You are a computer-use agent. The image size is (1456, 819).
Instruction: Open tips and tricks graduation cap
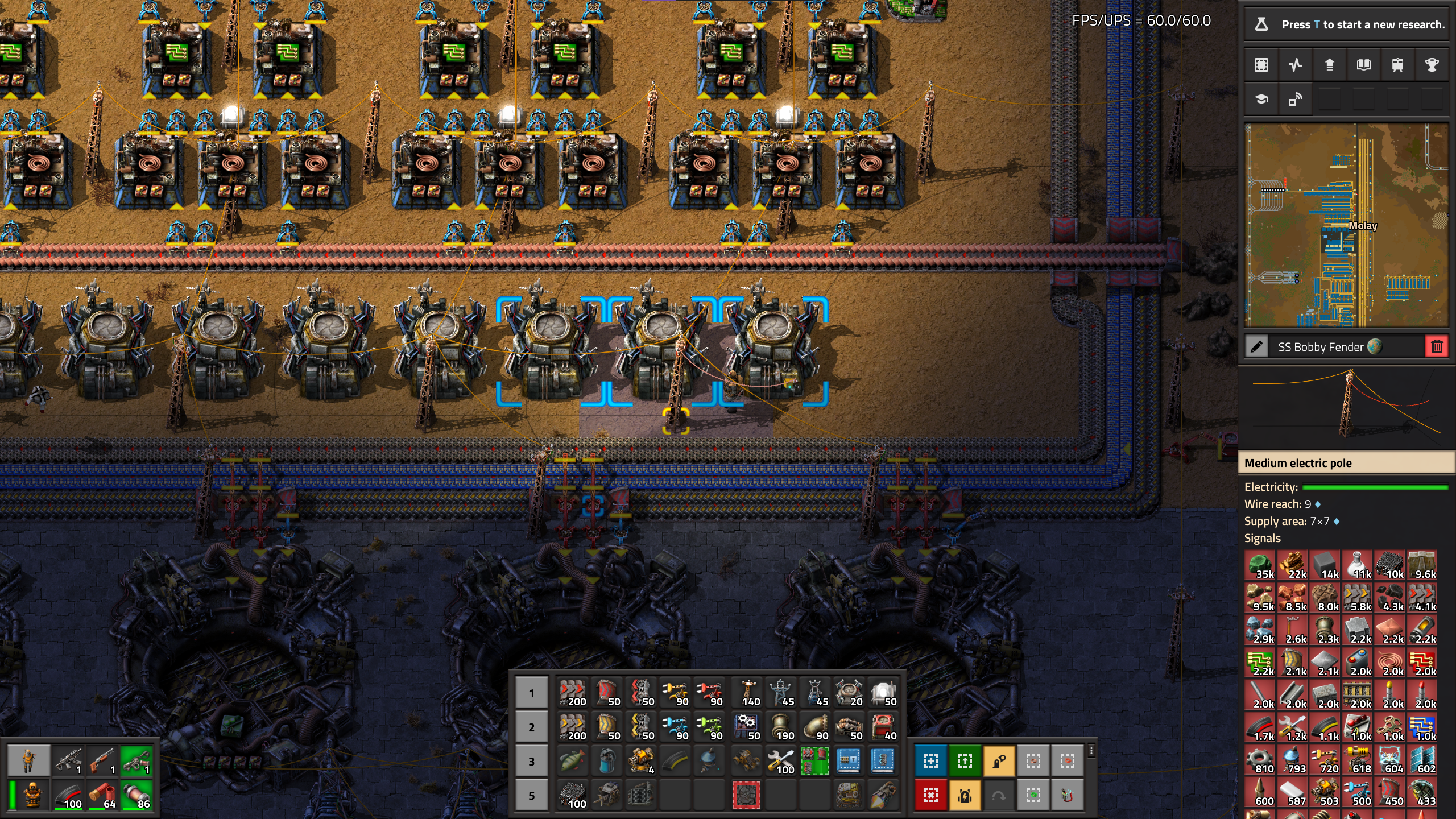pyautogui.click(x=1261, y=100)
